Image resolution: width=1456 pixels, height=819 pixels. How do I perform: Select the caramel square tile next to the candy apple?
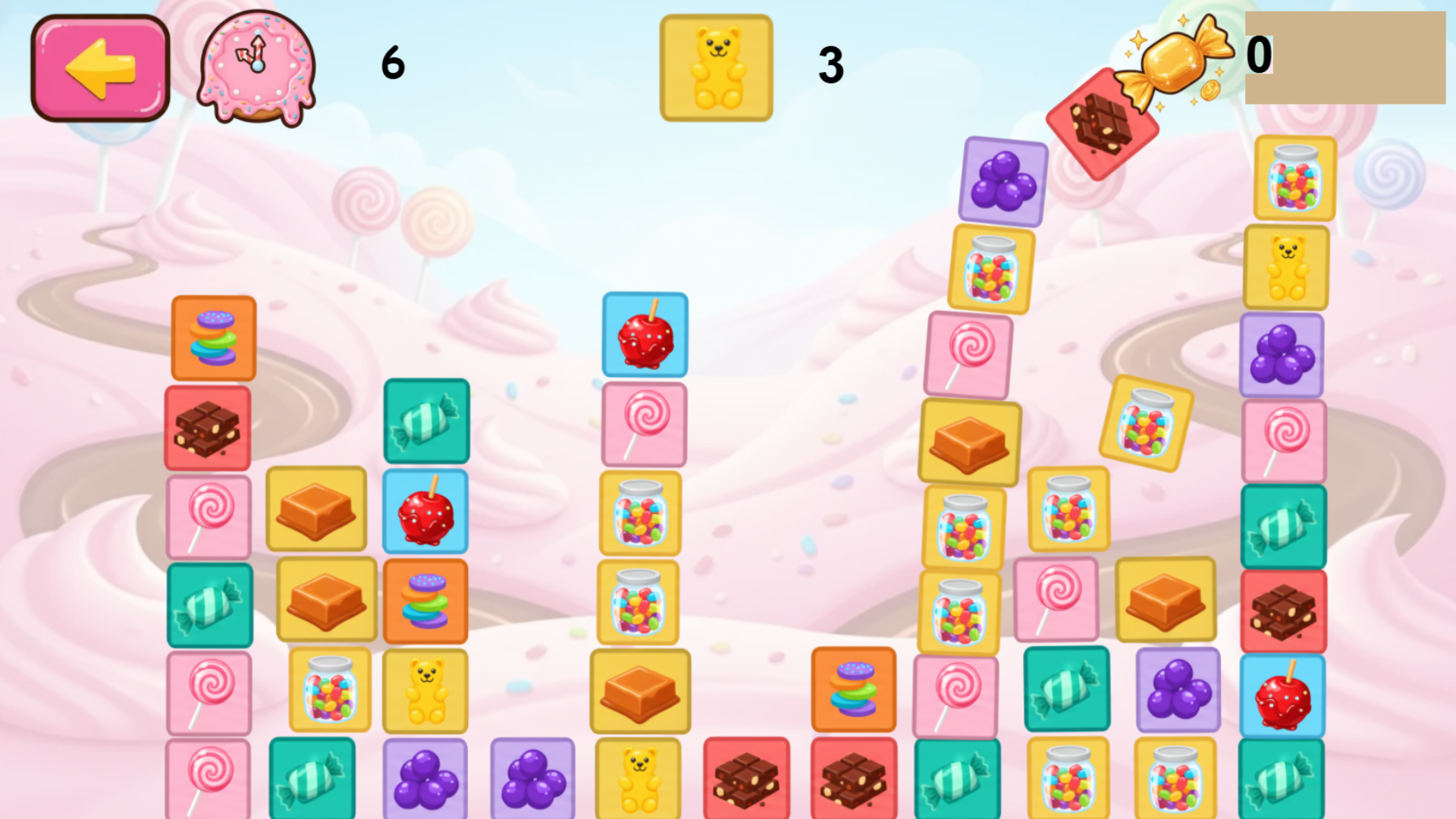[x=316, y=511]
